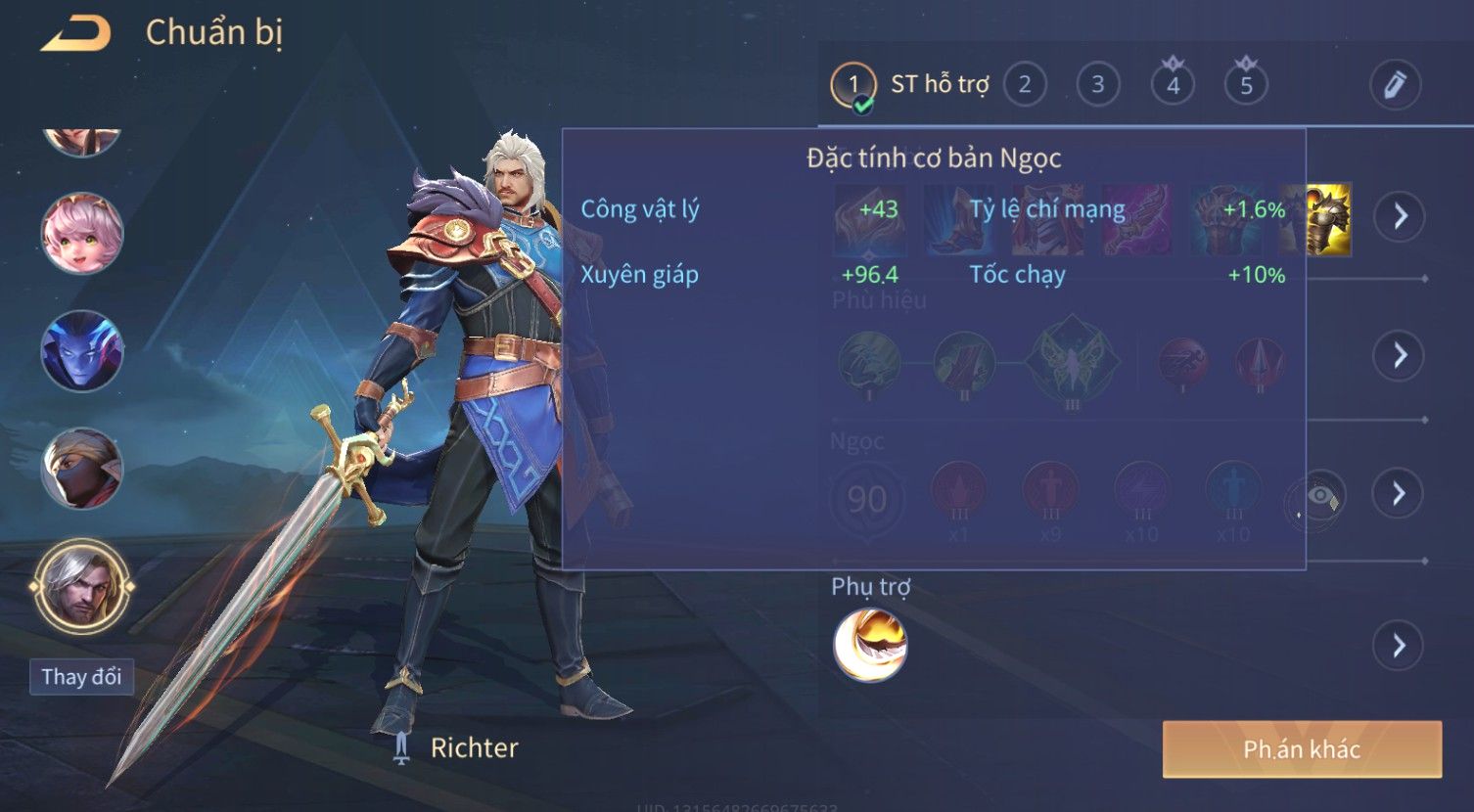Select preset slot 3

(1097, 84)
